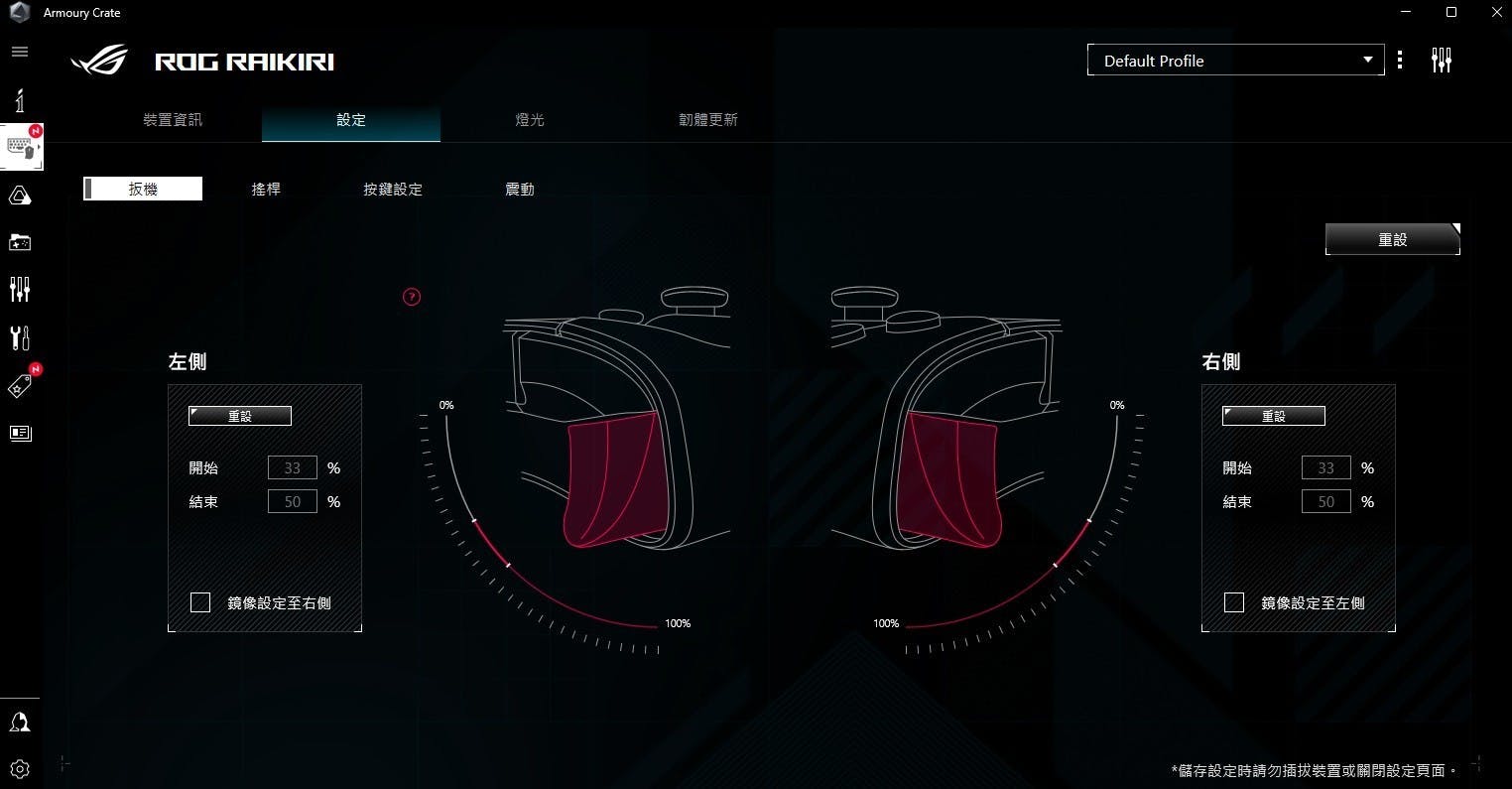Toggle the 鏡像設定至右側 checkbox
Viewport: 1512px width, 789px height.
pyautogui.click(x=200, y=602)
